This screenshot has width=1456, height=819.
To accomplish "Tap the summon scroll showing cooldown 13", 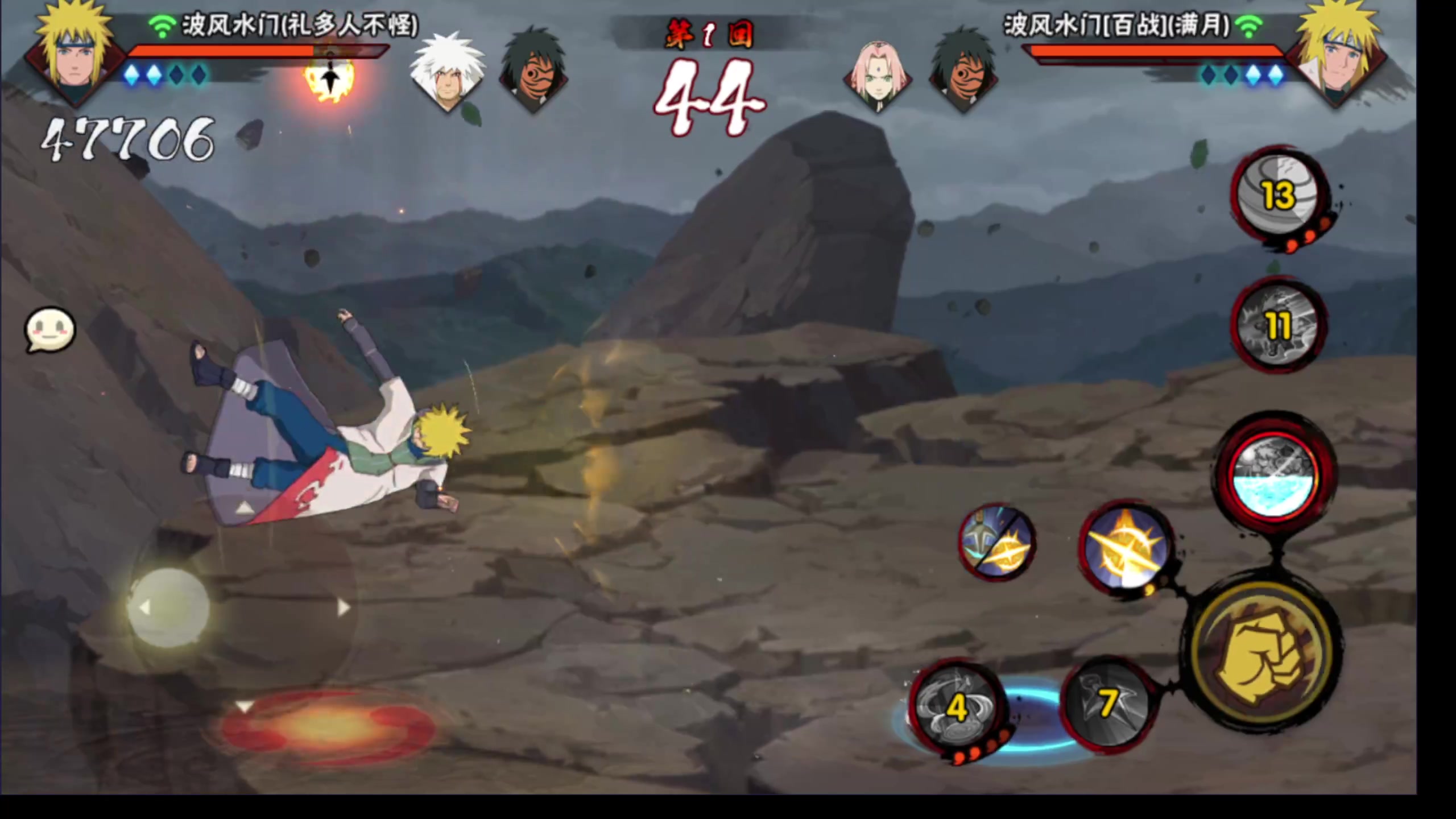I will pyautogui.click(x=1279, y=196).
